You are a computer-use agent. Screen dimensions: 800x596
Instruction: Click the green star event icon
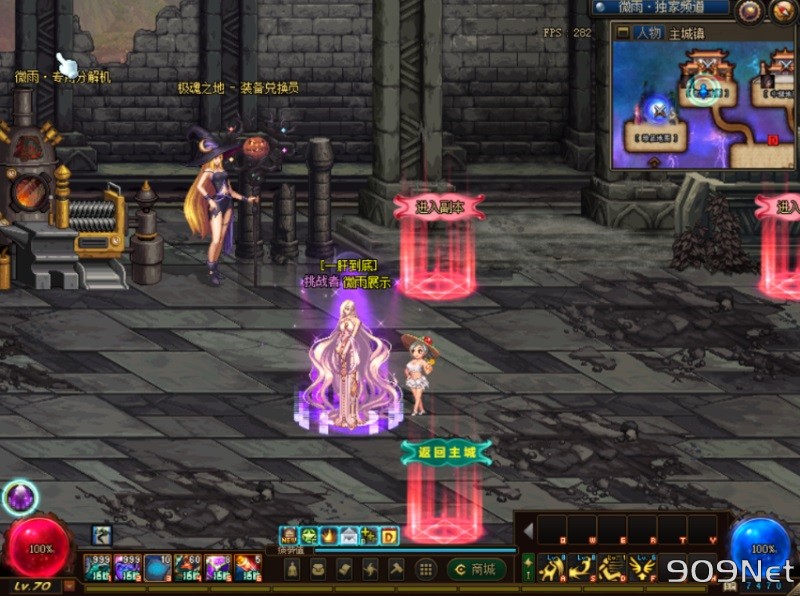(309, 536)
